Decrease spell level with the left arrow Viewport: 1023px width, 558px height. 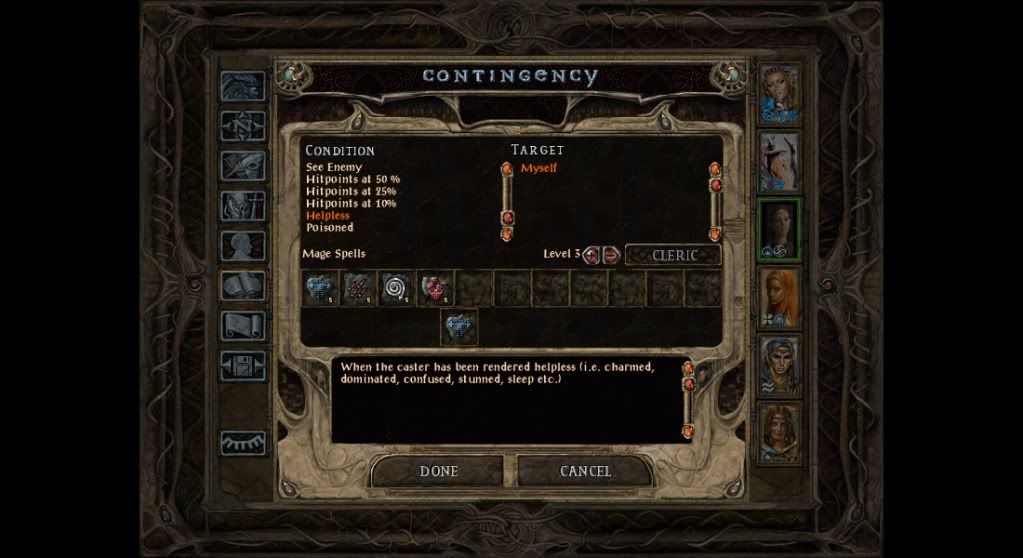[591, 255]
